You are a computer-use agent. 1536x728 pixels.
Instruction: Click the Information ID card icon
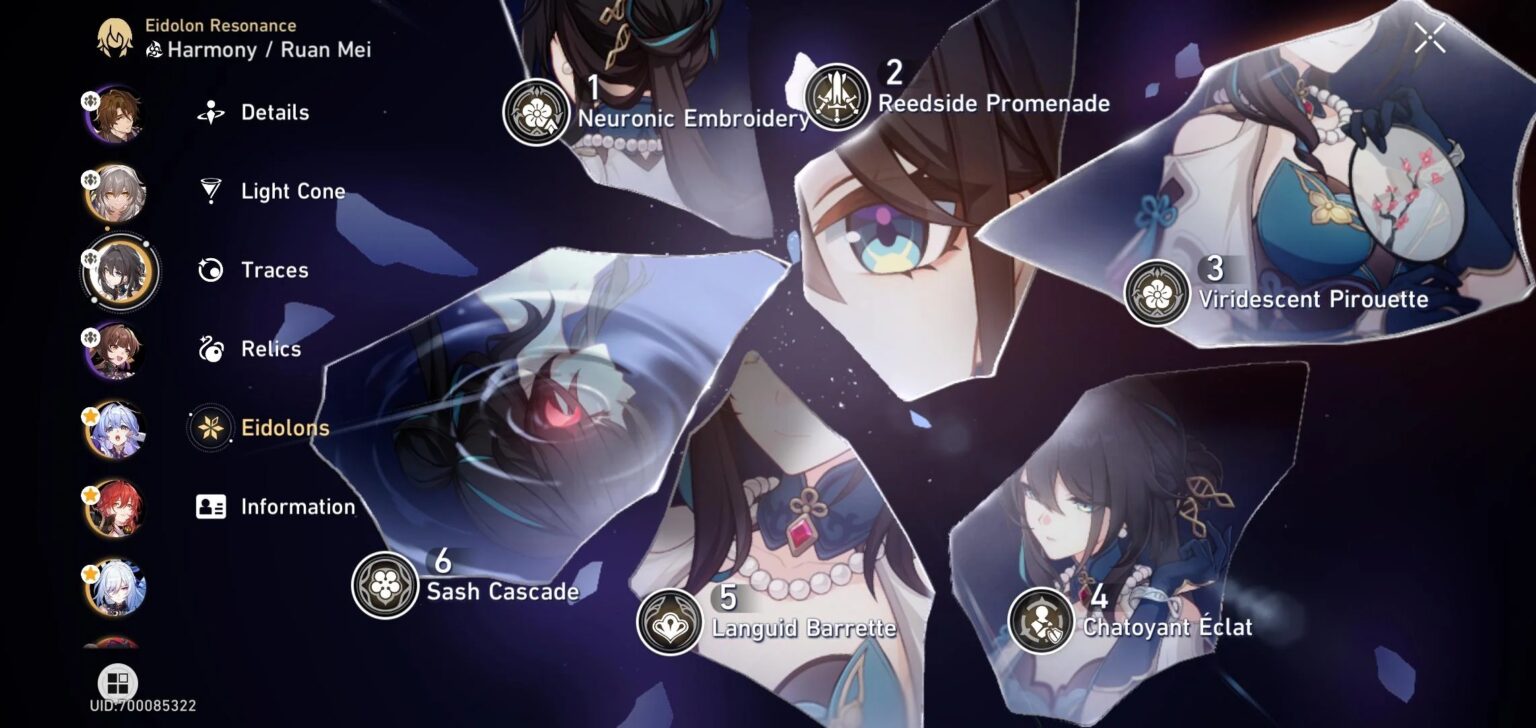[210, 507]
